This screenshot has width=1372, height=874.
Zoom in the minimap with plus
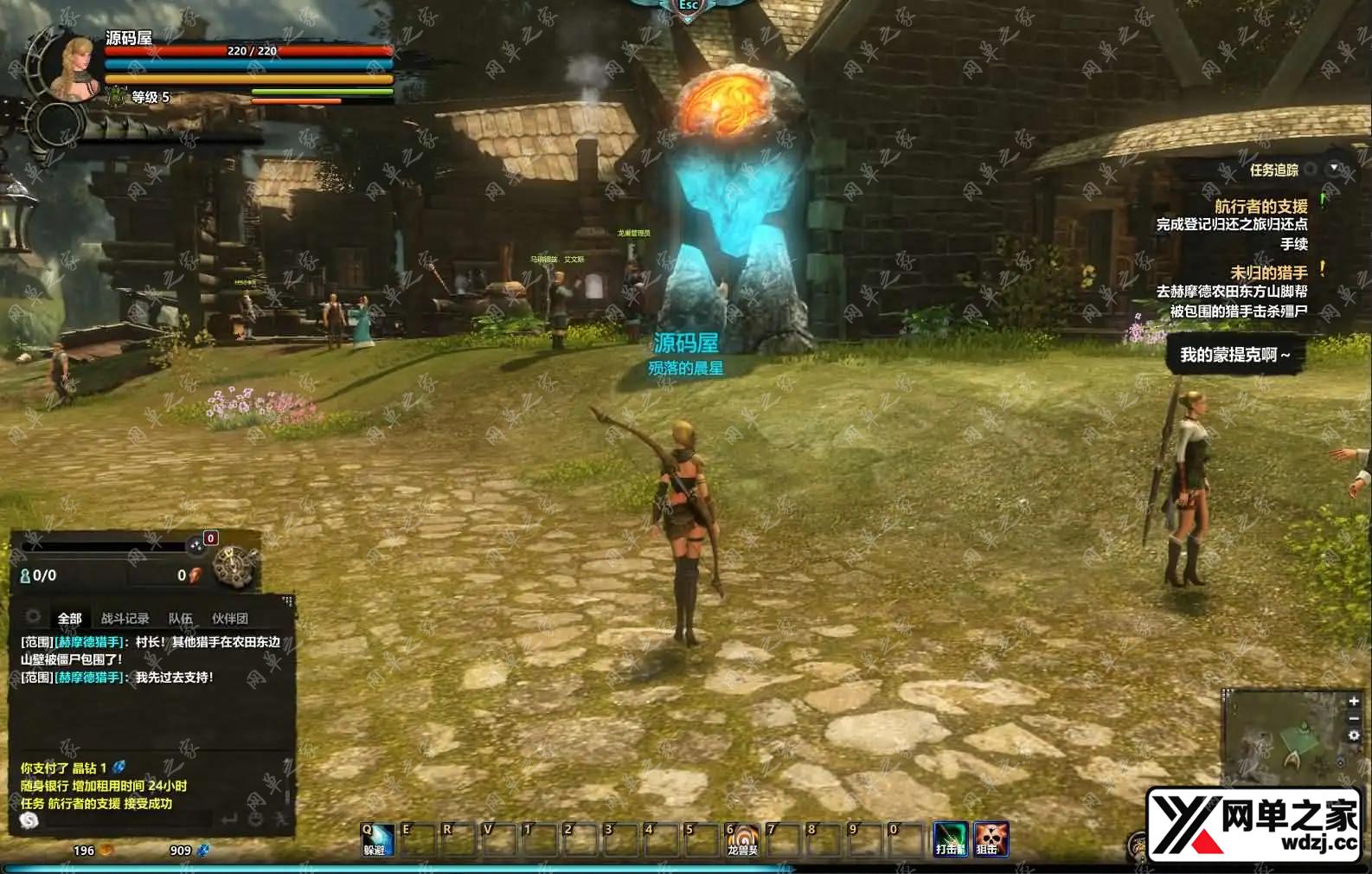(1354, 701)
